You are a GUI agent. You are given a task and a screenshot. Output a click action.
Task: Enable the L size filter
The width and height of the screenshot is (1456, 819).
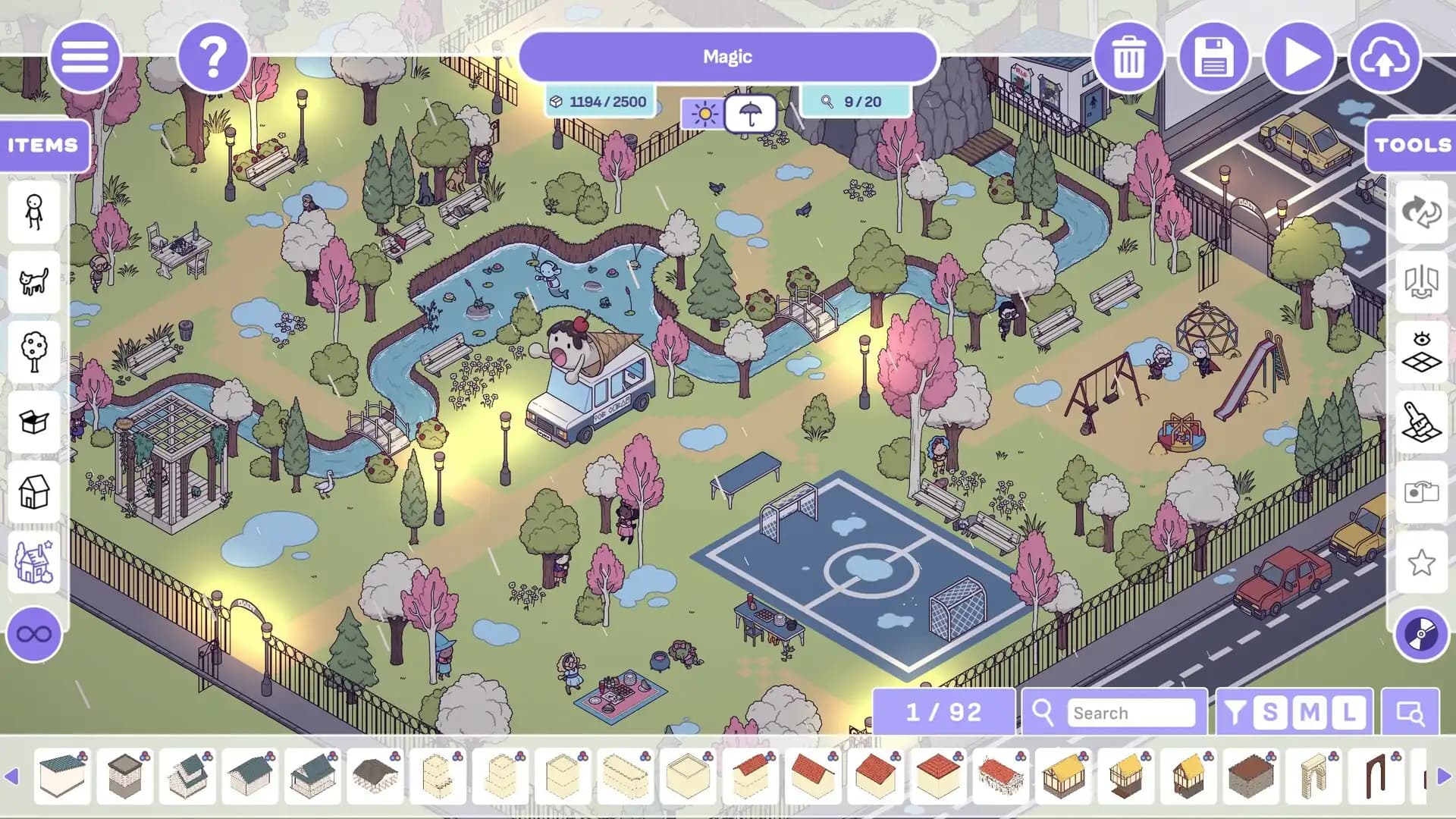pyautogui.click(x=1348, y=712)
